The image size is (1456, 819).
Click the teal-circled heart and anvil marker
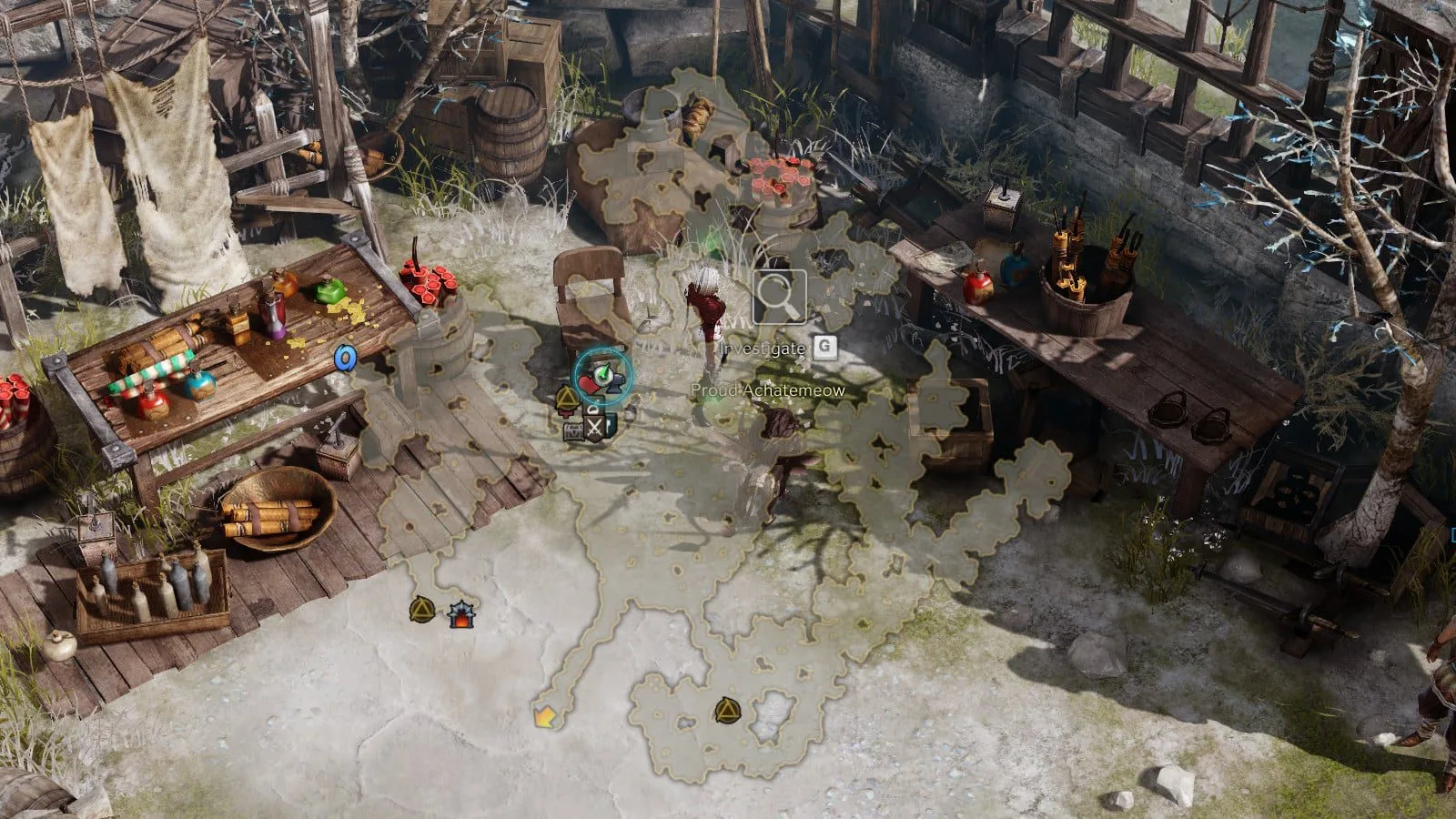pyautogui.click(x=602, y=375)
